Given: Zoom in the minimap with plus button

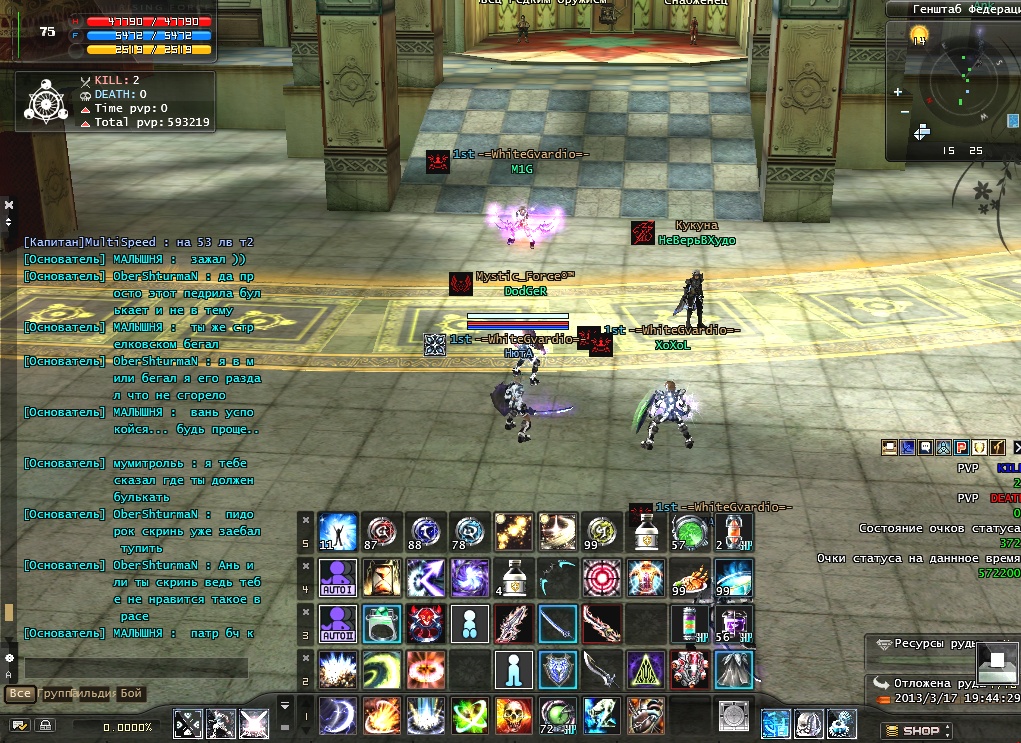Looking at the screenshot, I should (x=898, y=92).
